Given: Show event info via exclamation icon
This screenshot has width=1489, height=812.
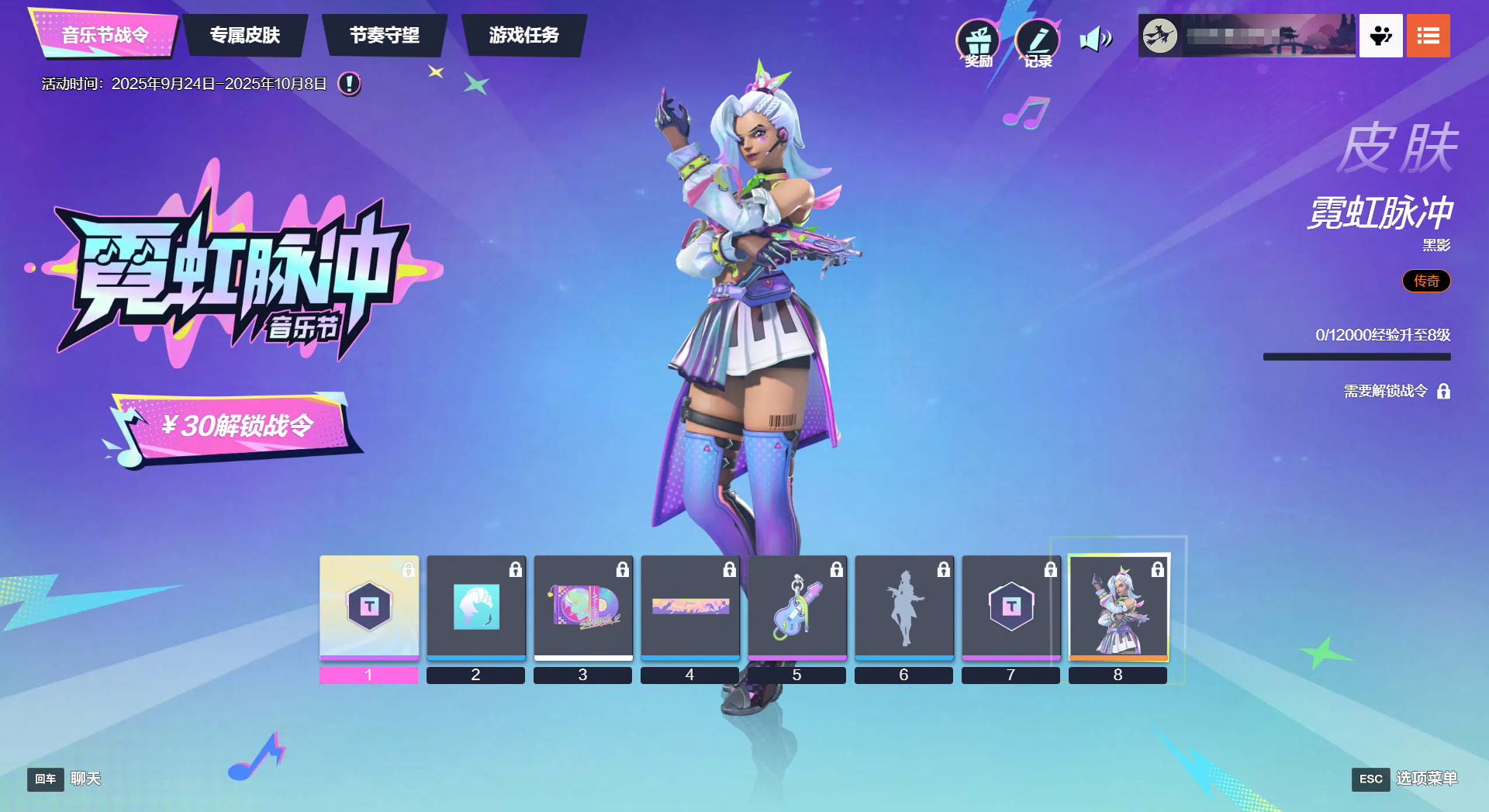Looking at the screenshot, I should point(349,83).
